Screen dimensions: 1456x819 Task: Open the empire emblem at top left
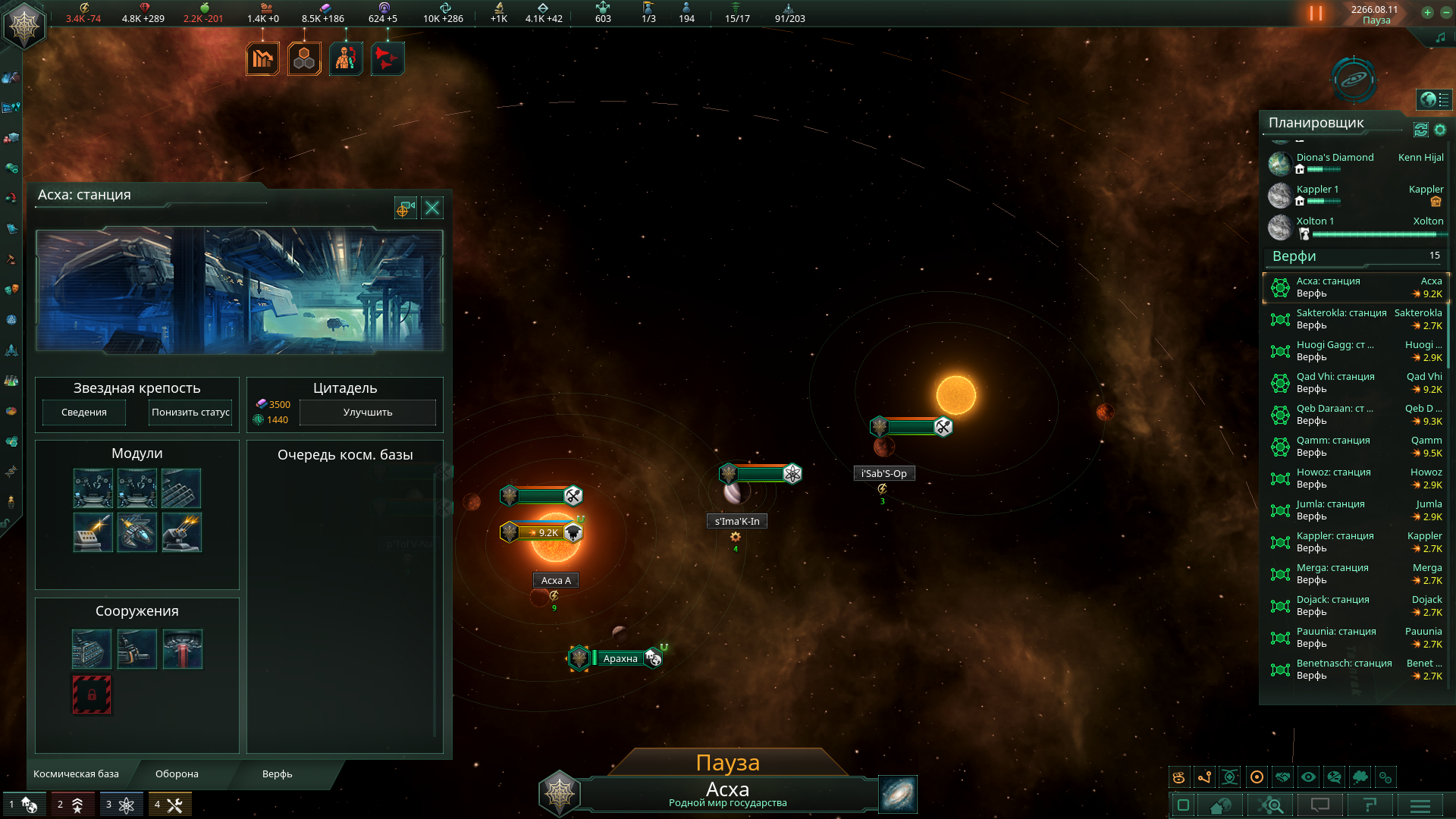click(x=24, y=27)
